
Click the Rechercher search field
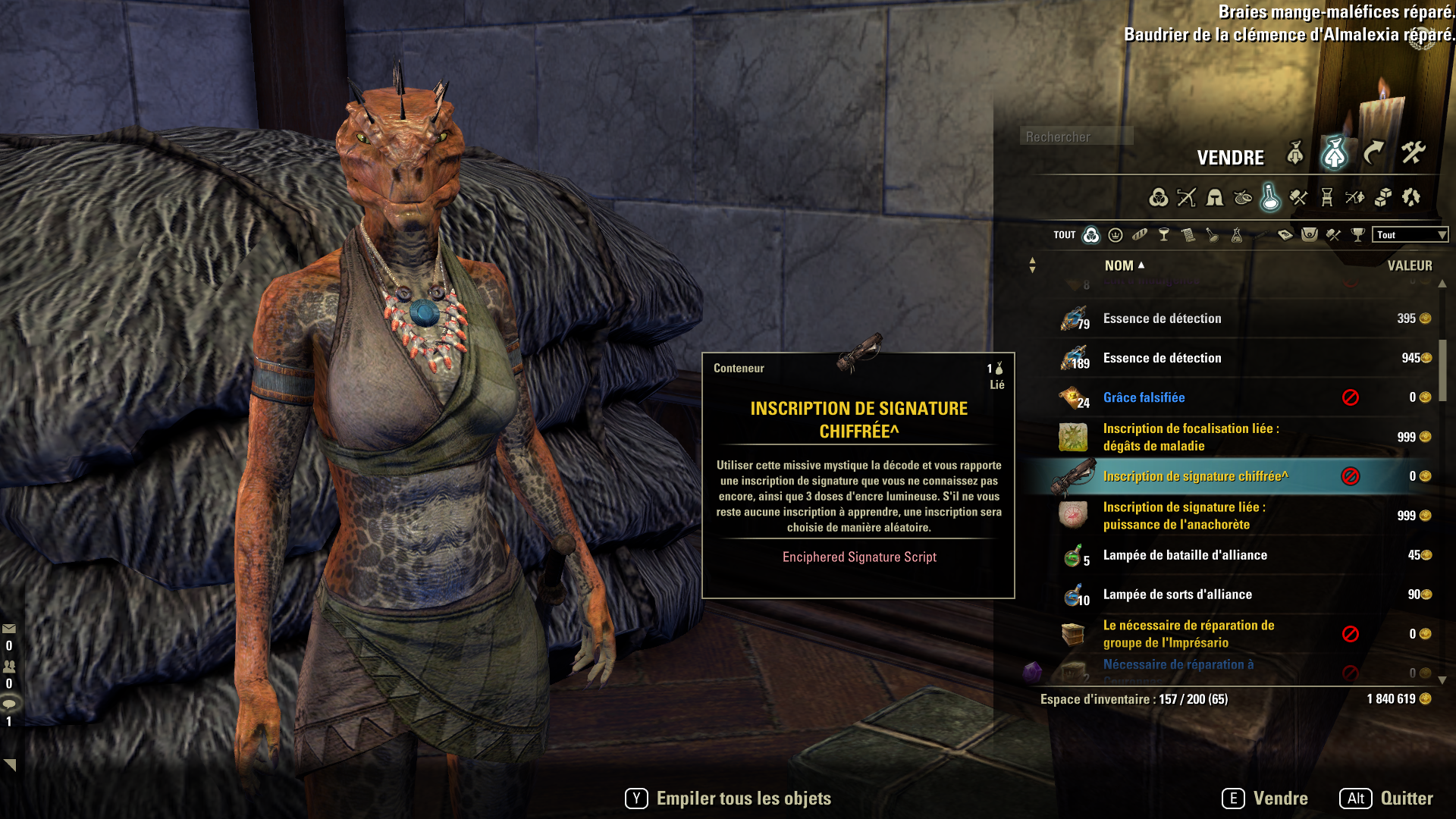pyautogui.click(x=1076, y=136)
